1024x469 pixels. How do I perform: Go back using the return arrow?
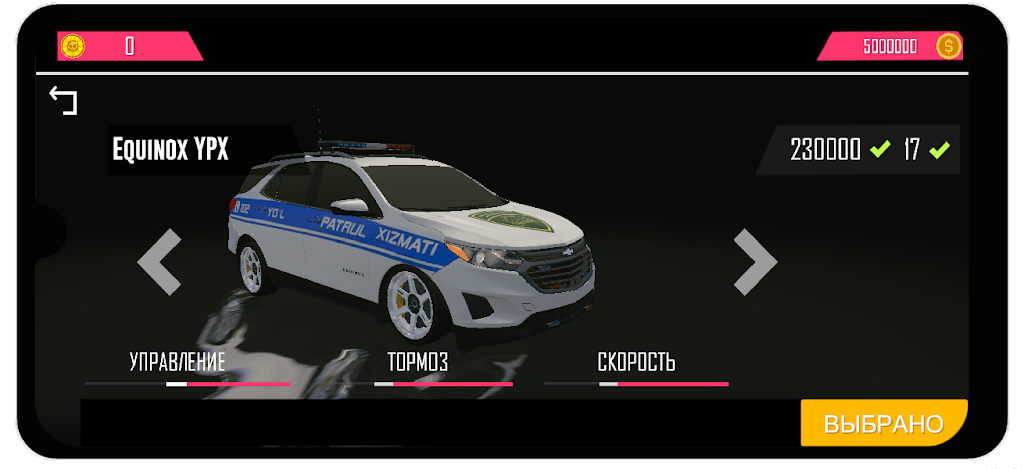click(x=64, y=101)
